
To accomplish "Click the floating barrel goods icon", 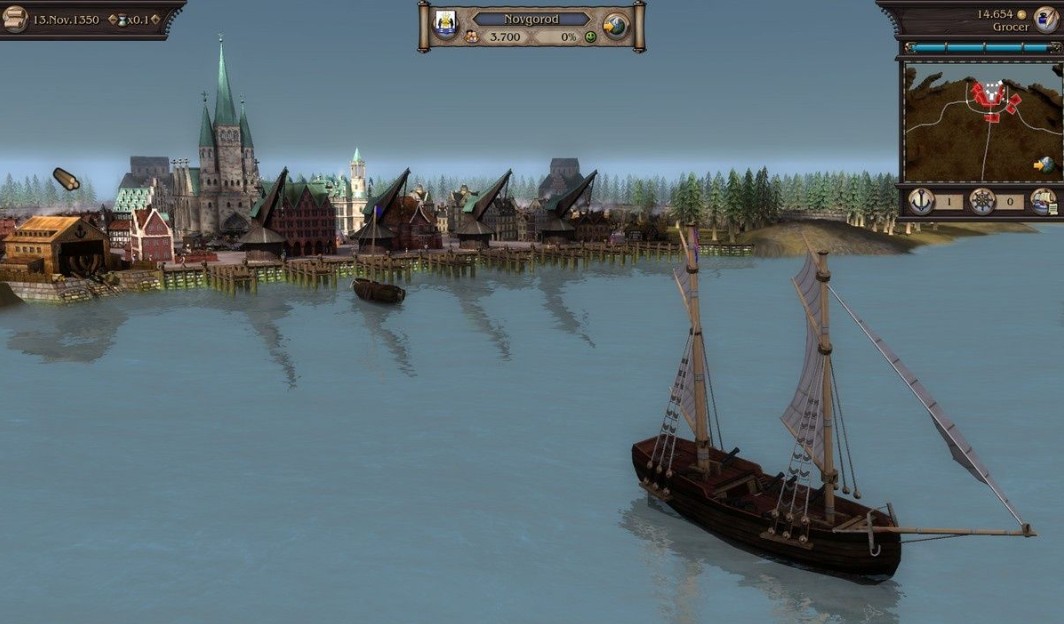I will click(66, 179).
